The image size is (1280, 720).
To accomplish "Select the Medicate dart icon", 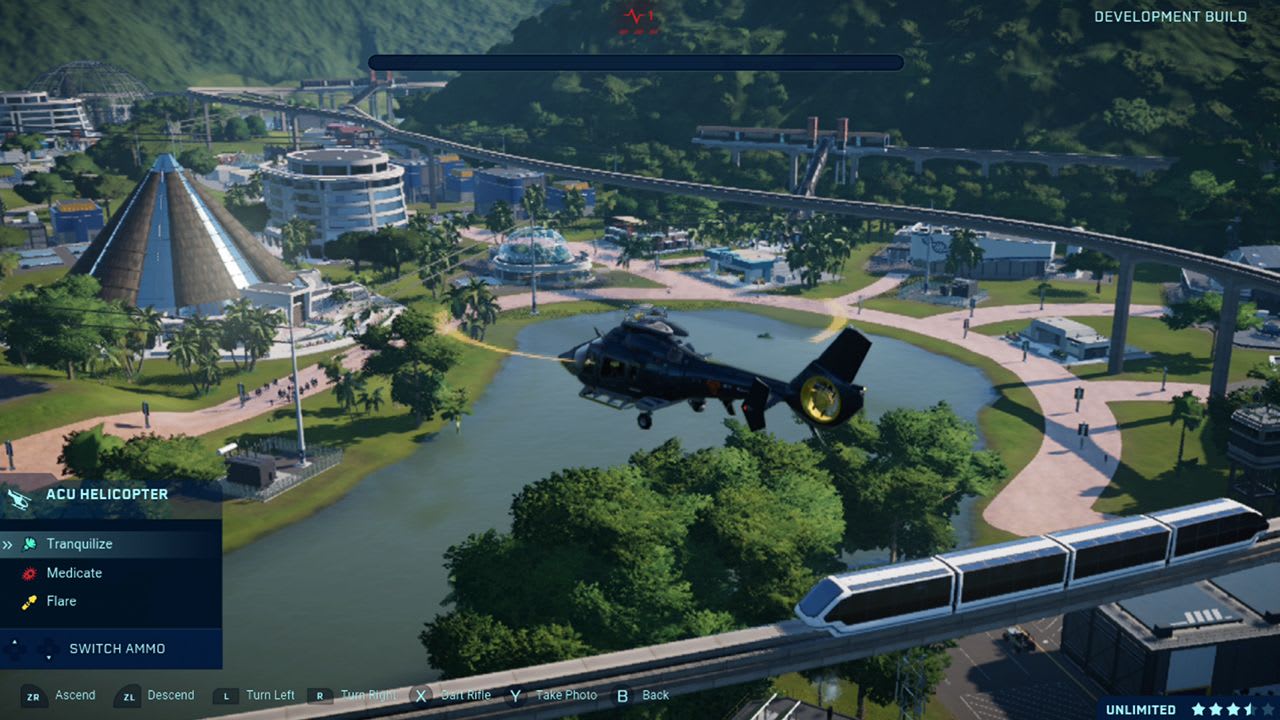I will 30,573.
